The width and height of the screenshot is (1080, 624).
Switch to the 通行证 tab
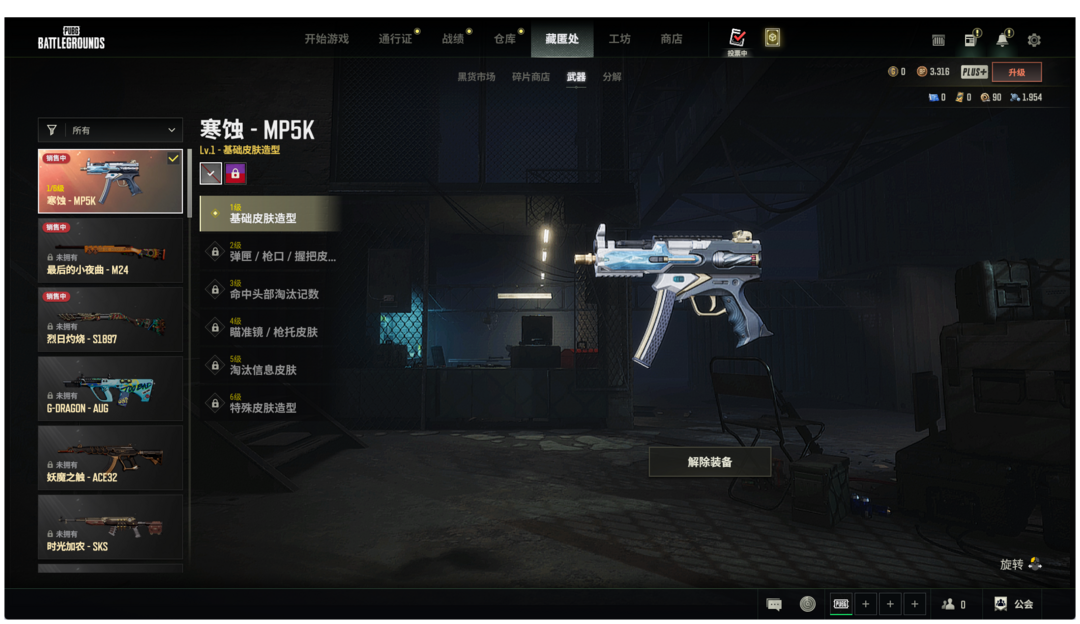[x=395, y=39]
